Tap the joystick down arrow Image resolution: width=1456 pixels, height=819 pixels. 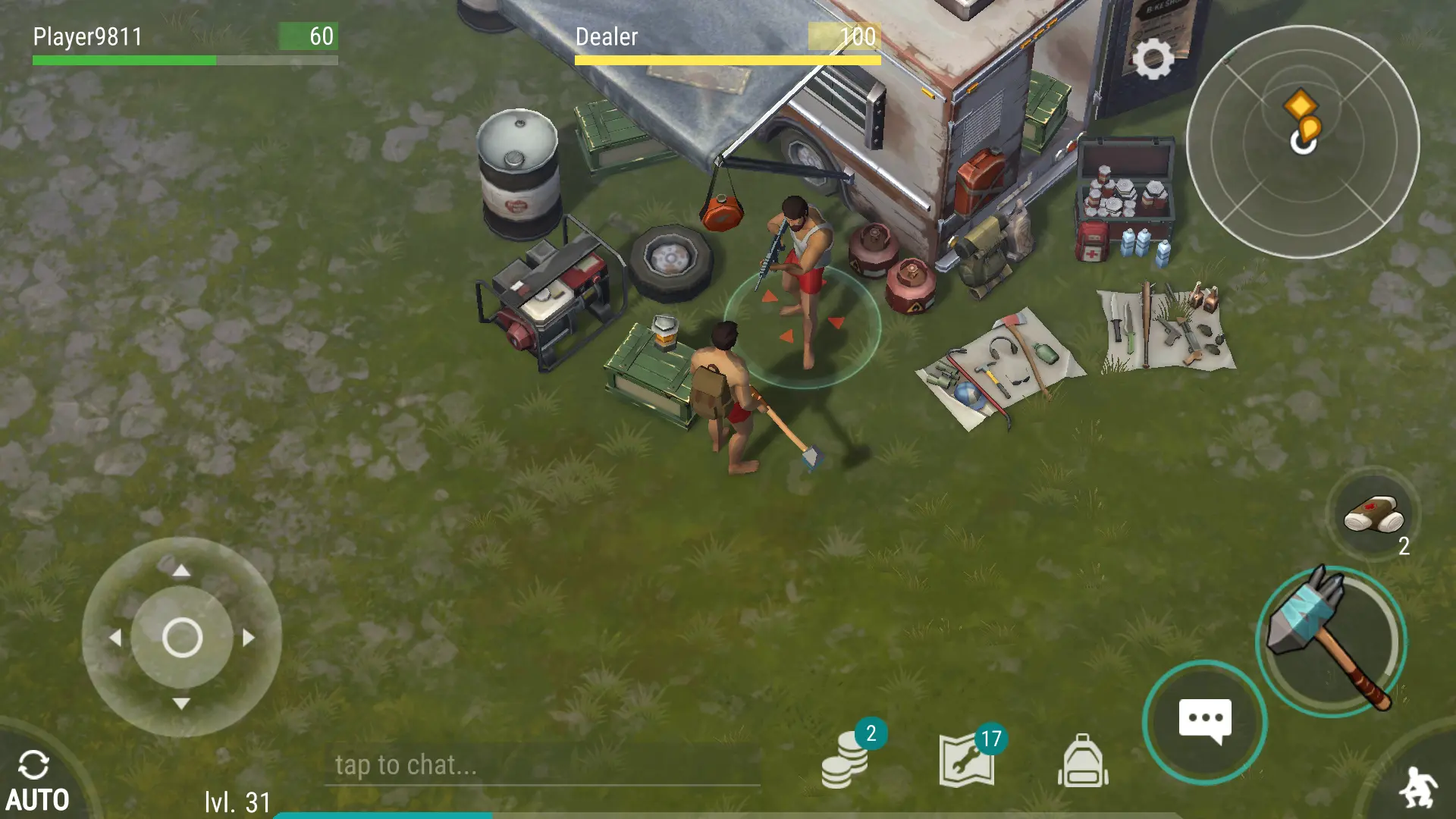pos(181,703)
